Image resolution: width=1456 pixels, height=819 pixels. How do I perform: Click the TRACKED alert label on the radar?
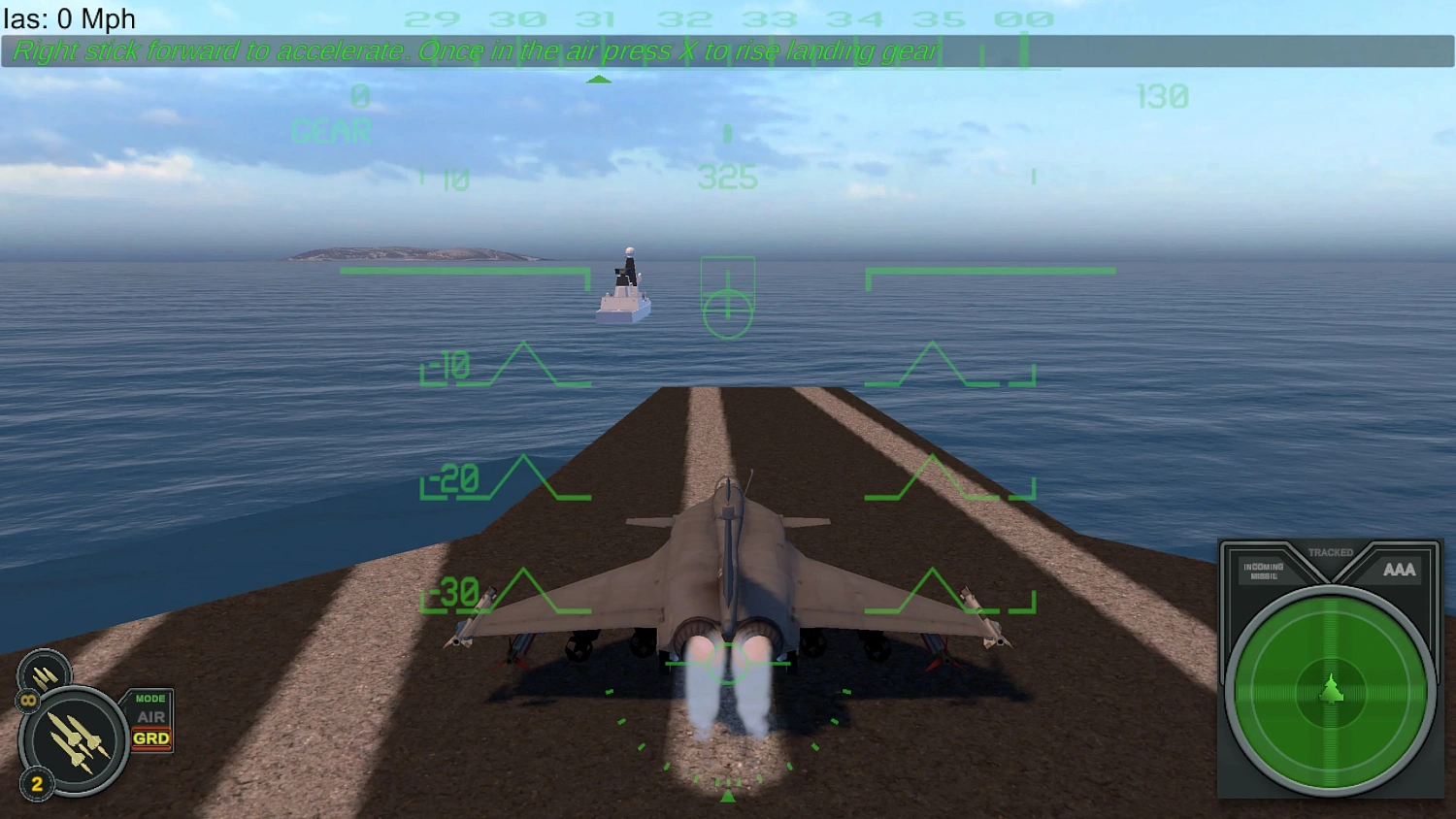pyautogui.click(x=1330, y=550)
